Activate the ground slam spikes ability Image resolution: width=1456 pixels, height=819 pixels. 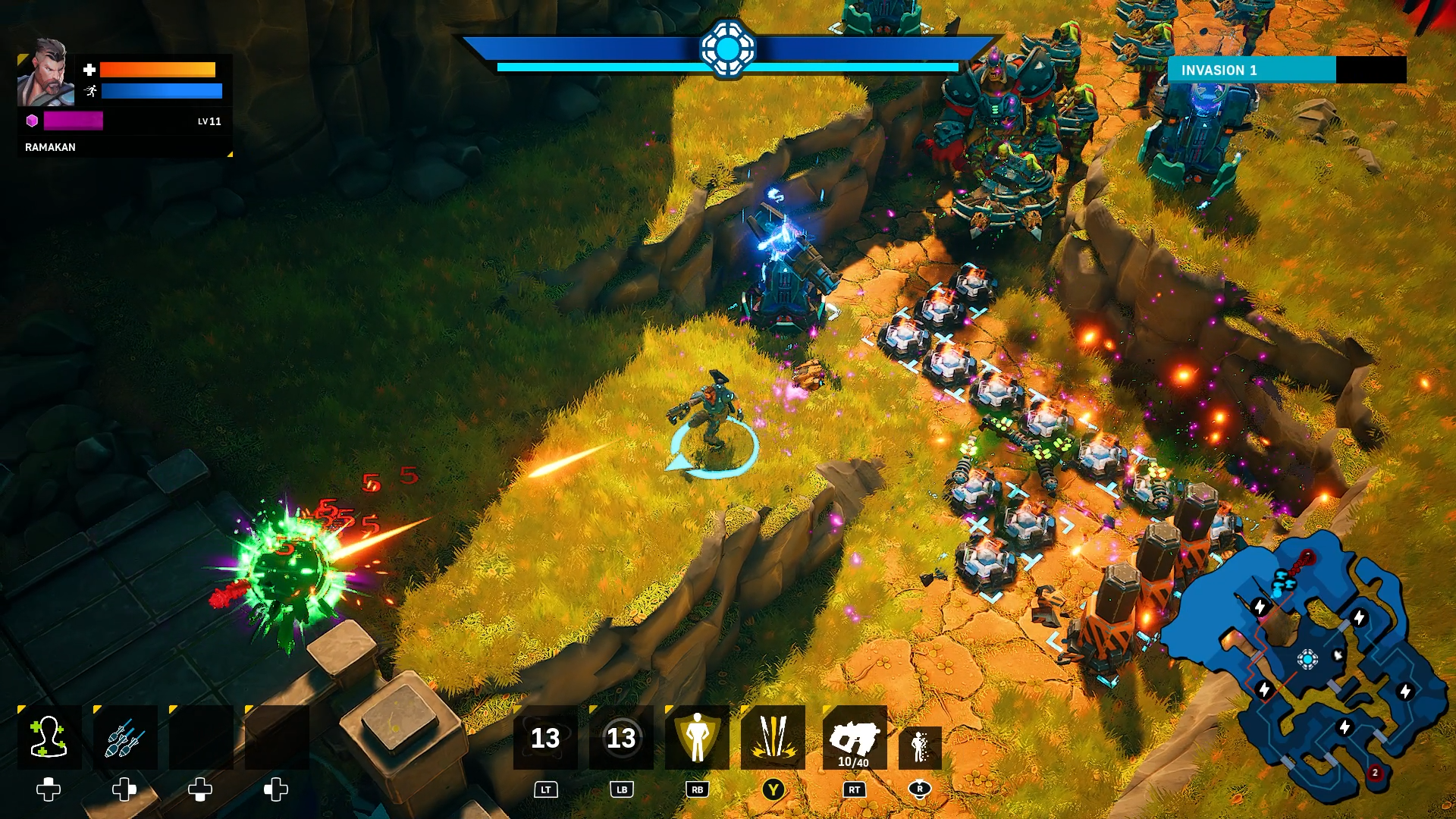coord(773,737)
